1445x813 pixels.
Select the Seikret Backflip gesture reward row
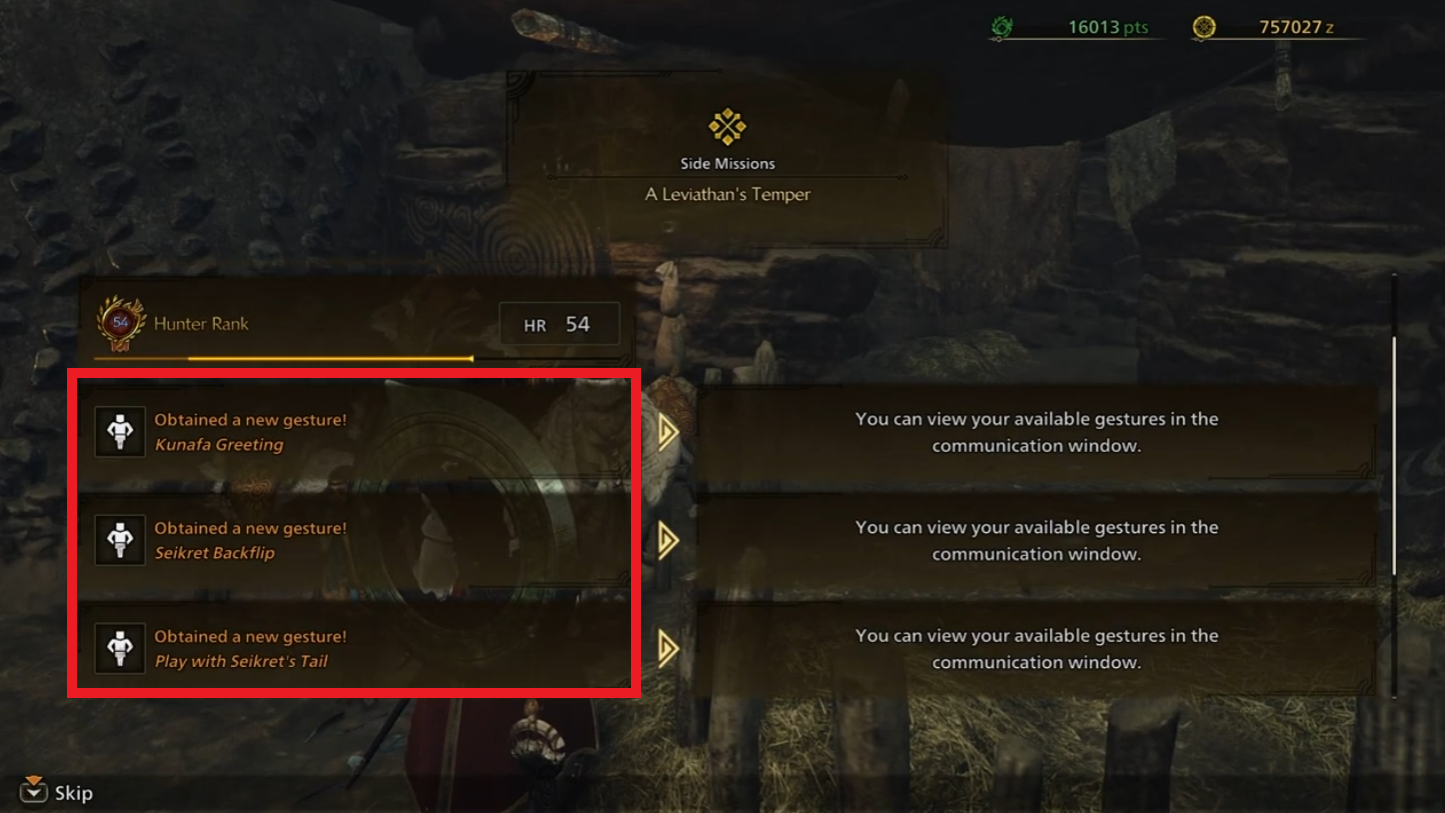coord(355,540)
